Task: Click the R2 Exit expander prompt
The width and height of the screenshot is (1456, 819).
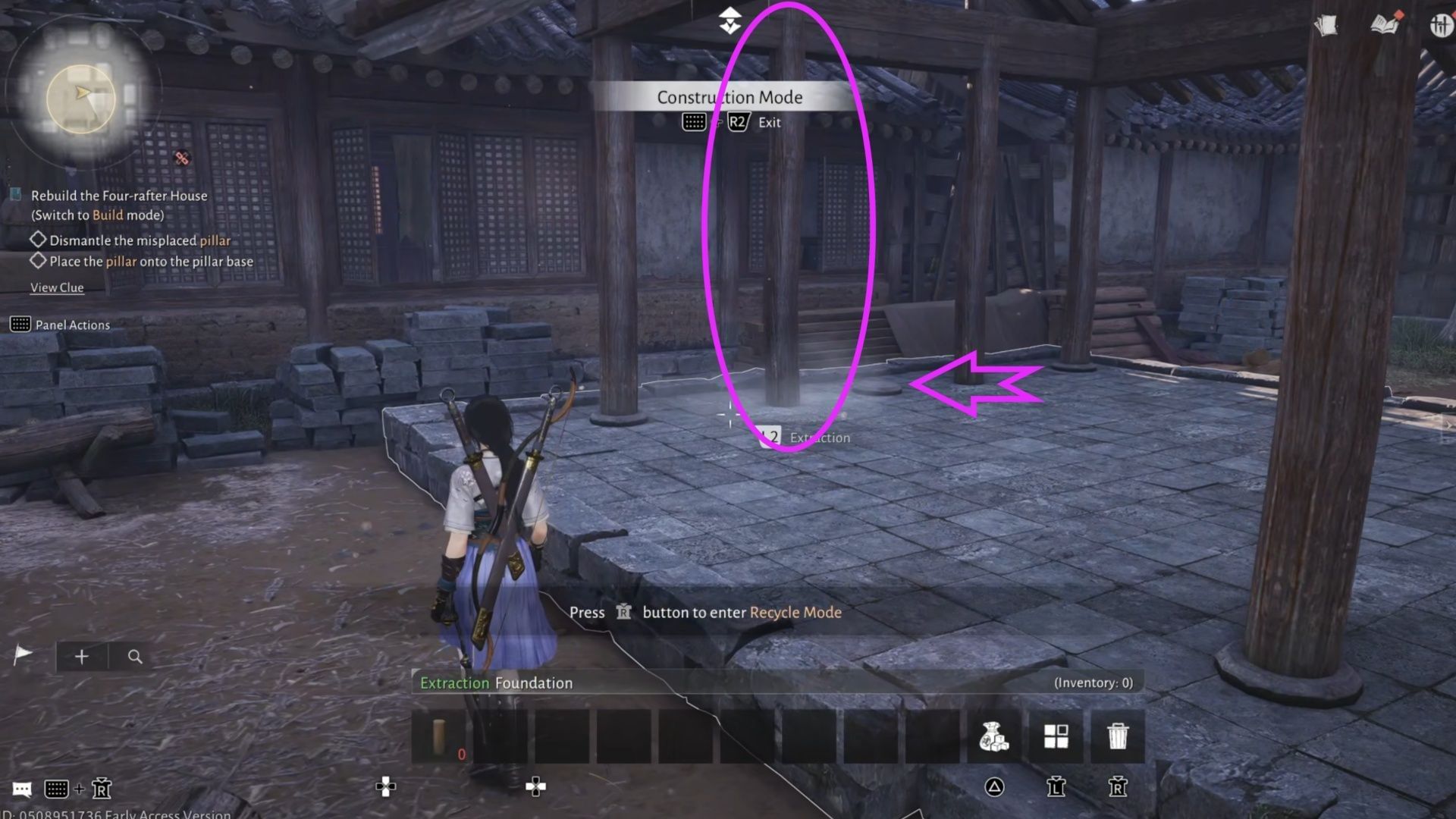Action: [737, 121]
